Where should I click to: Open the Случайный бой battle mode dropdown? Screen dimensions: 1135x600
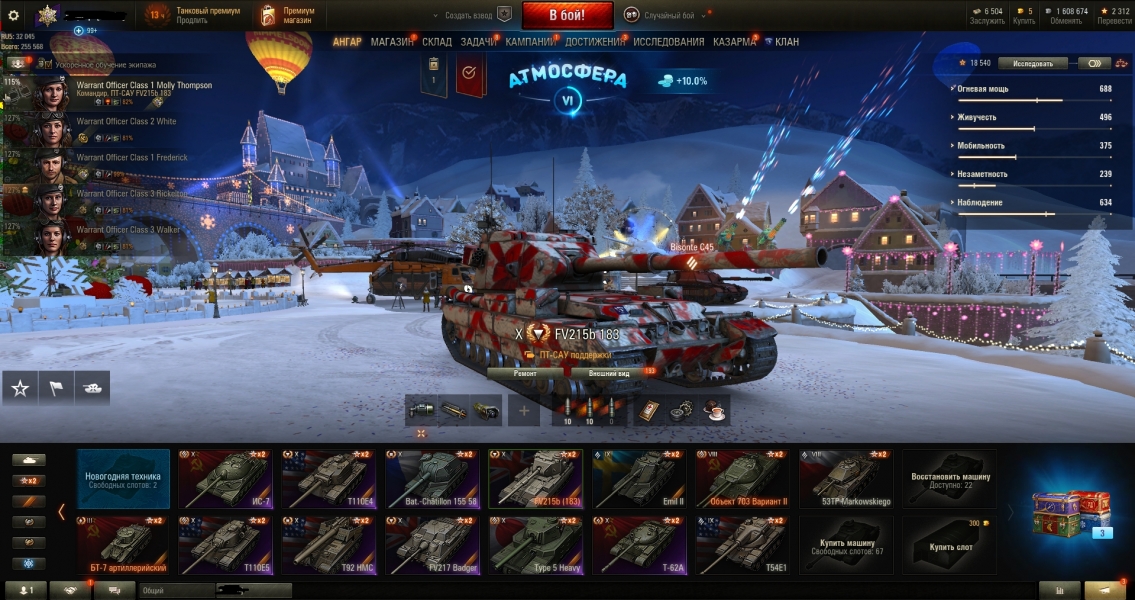point(666,15)
